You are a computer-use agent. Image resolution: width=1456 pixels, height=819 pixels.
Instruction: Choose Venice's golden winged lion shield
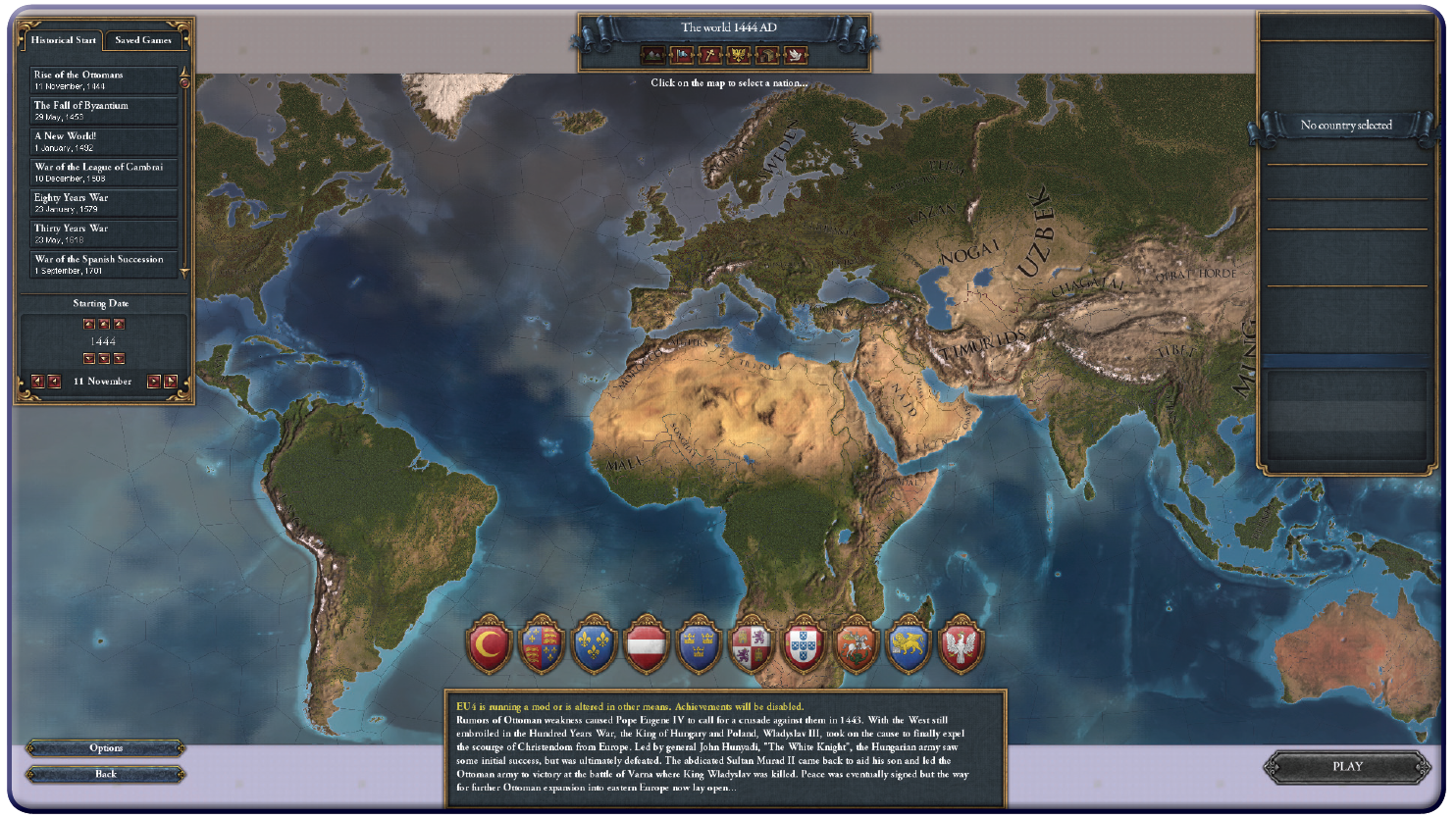pyautogui.click(x=909, y=644)
